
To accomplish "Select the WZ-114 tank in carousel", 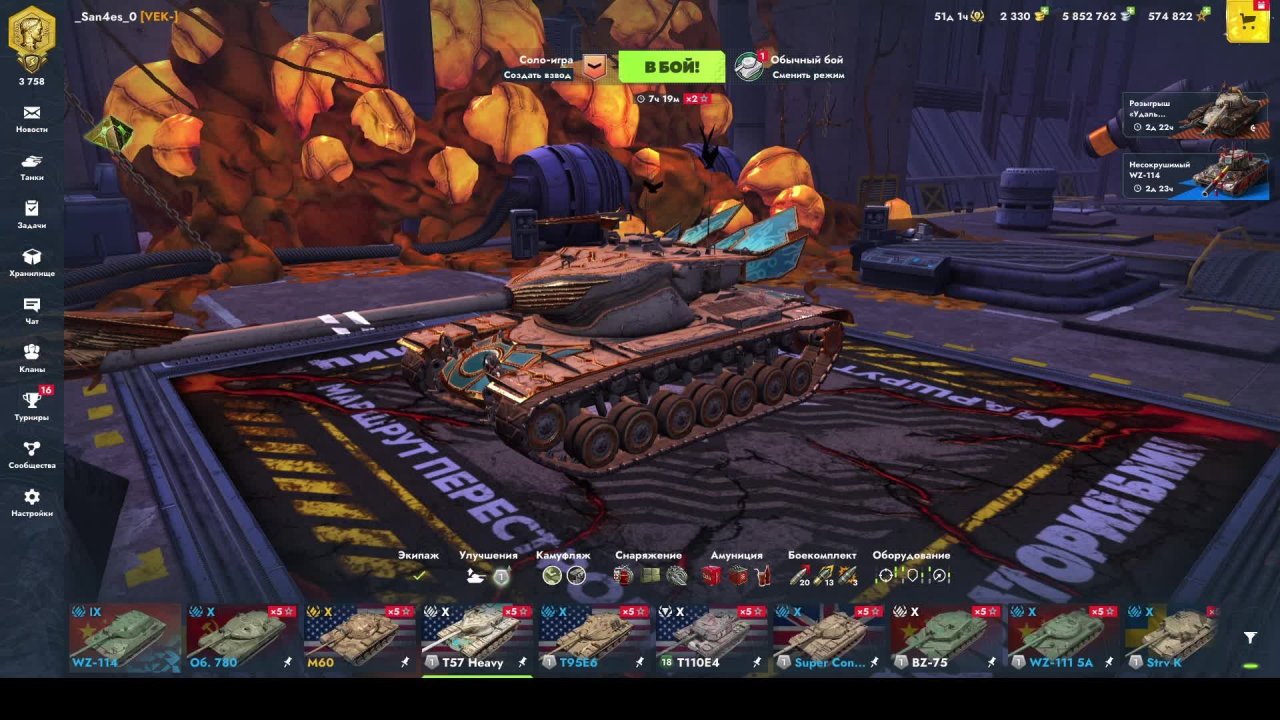I will pyautogui.click(x=125, y=637).
